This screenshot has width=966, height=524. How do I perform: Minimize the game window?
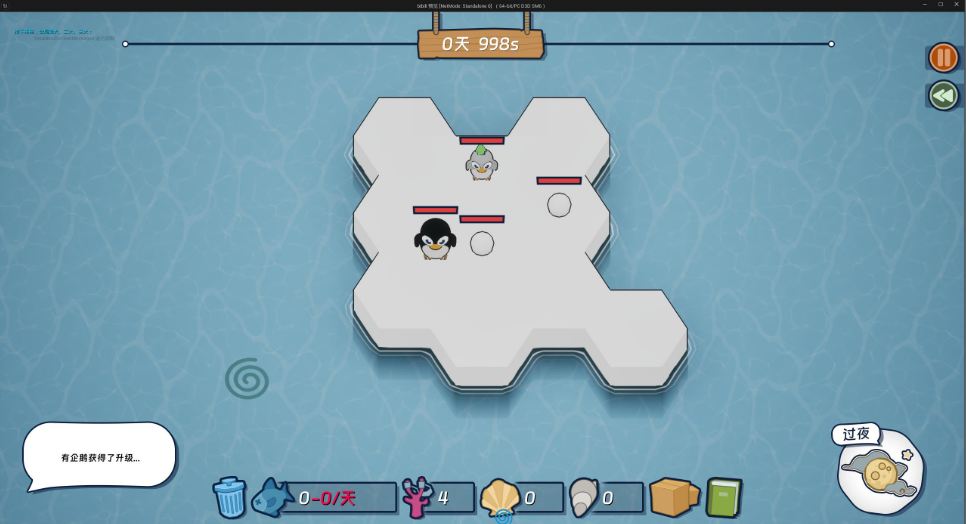924,5
